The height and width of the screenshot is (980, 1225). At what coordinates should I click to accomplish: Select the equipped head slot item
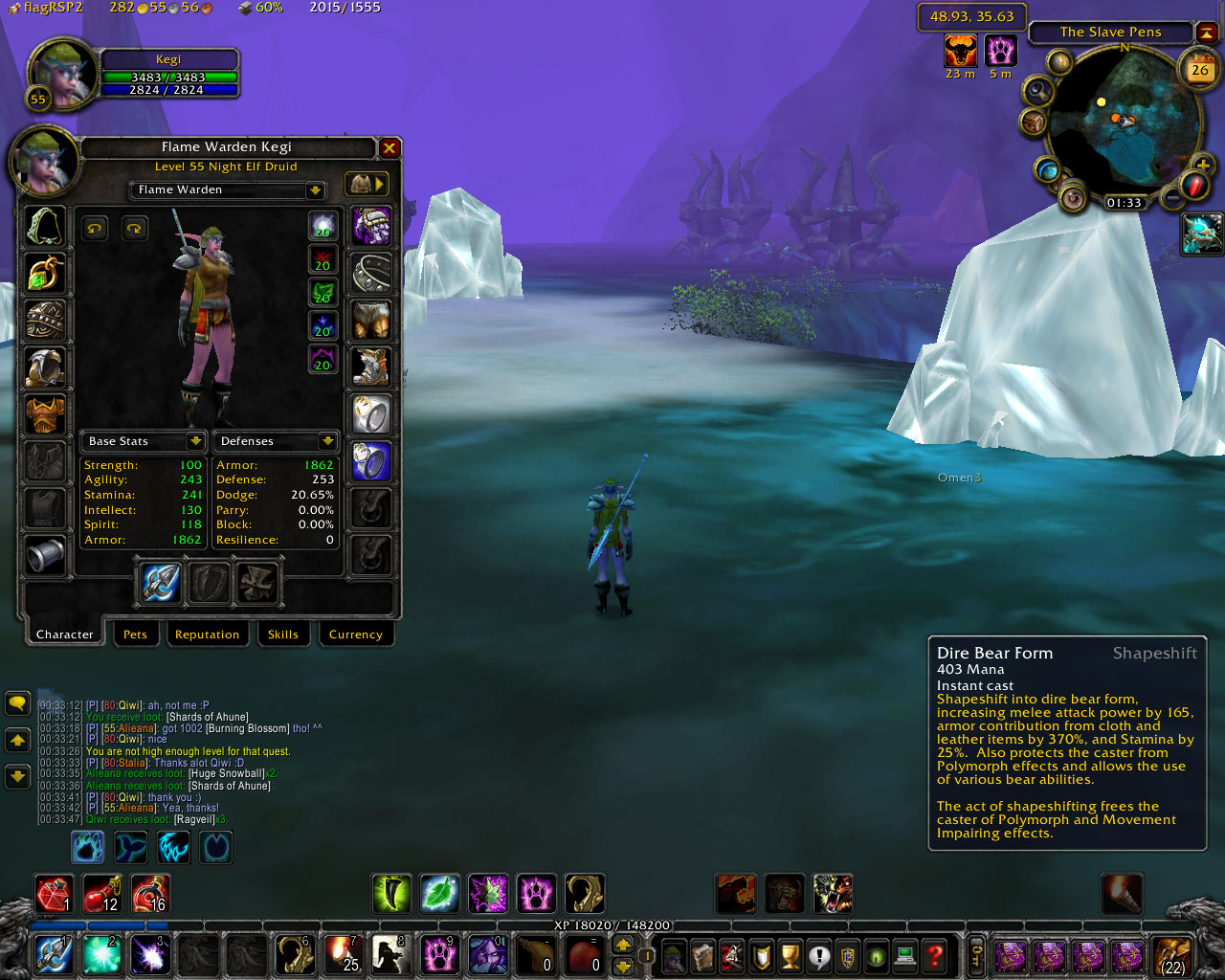45,227
